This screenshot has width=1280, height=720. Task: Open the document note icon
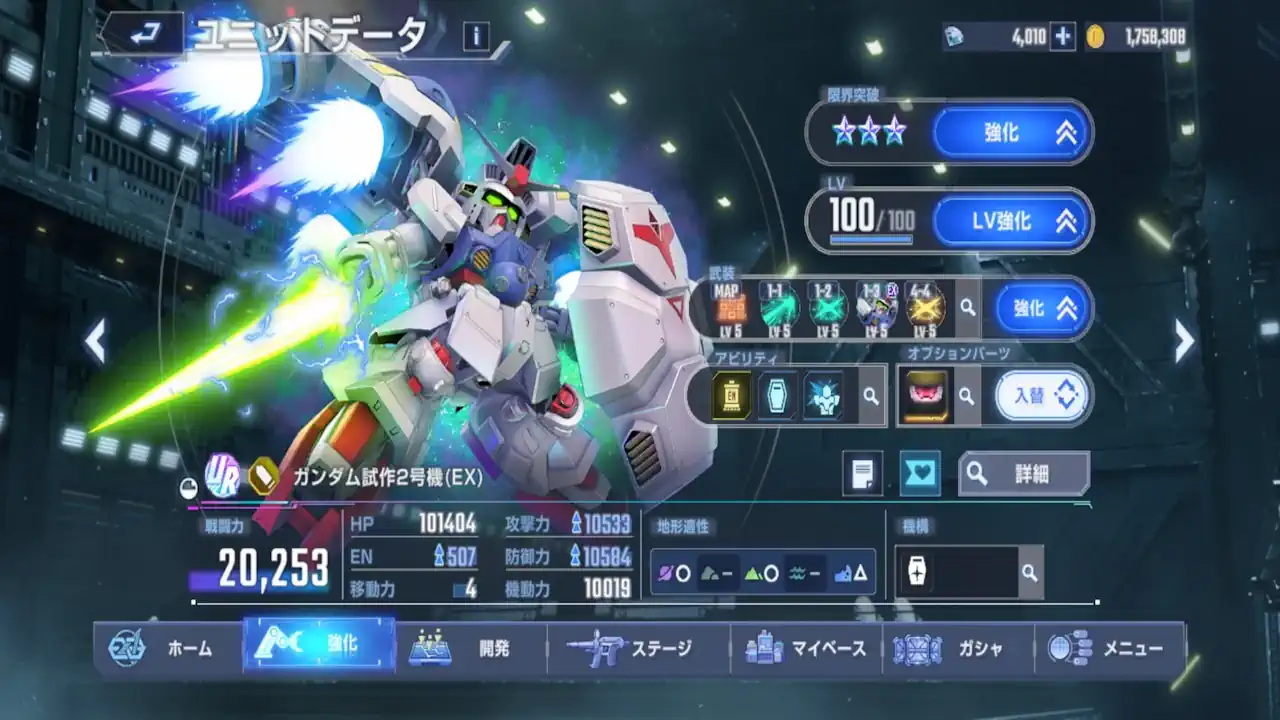tap(862, 473)
